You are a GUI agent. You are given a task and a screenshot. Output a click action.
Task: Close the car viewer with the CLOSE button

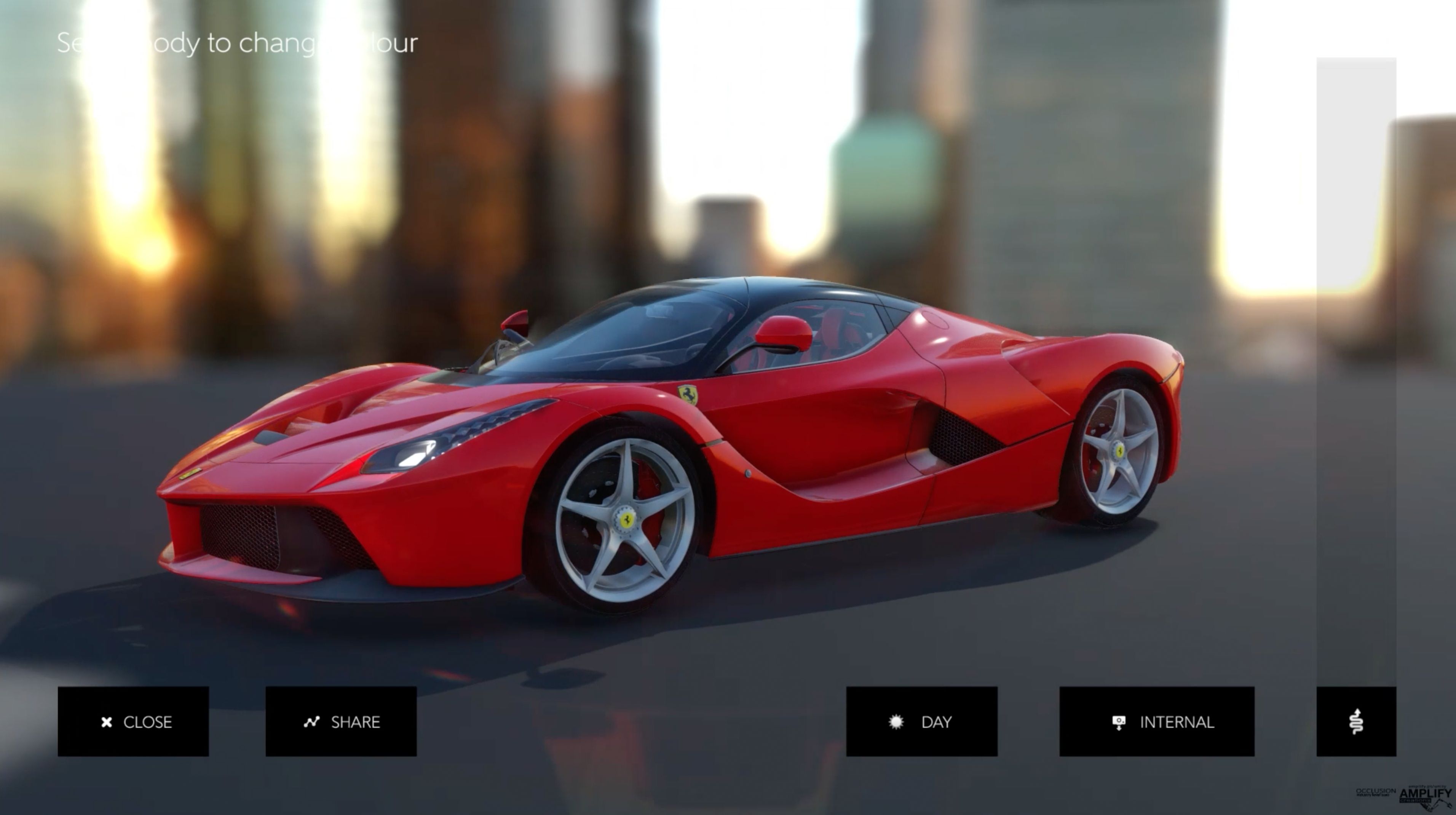pos(133,721)
